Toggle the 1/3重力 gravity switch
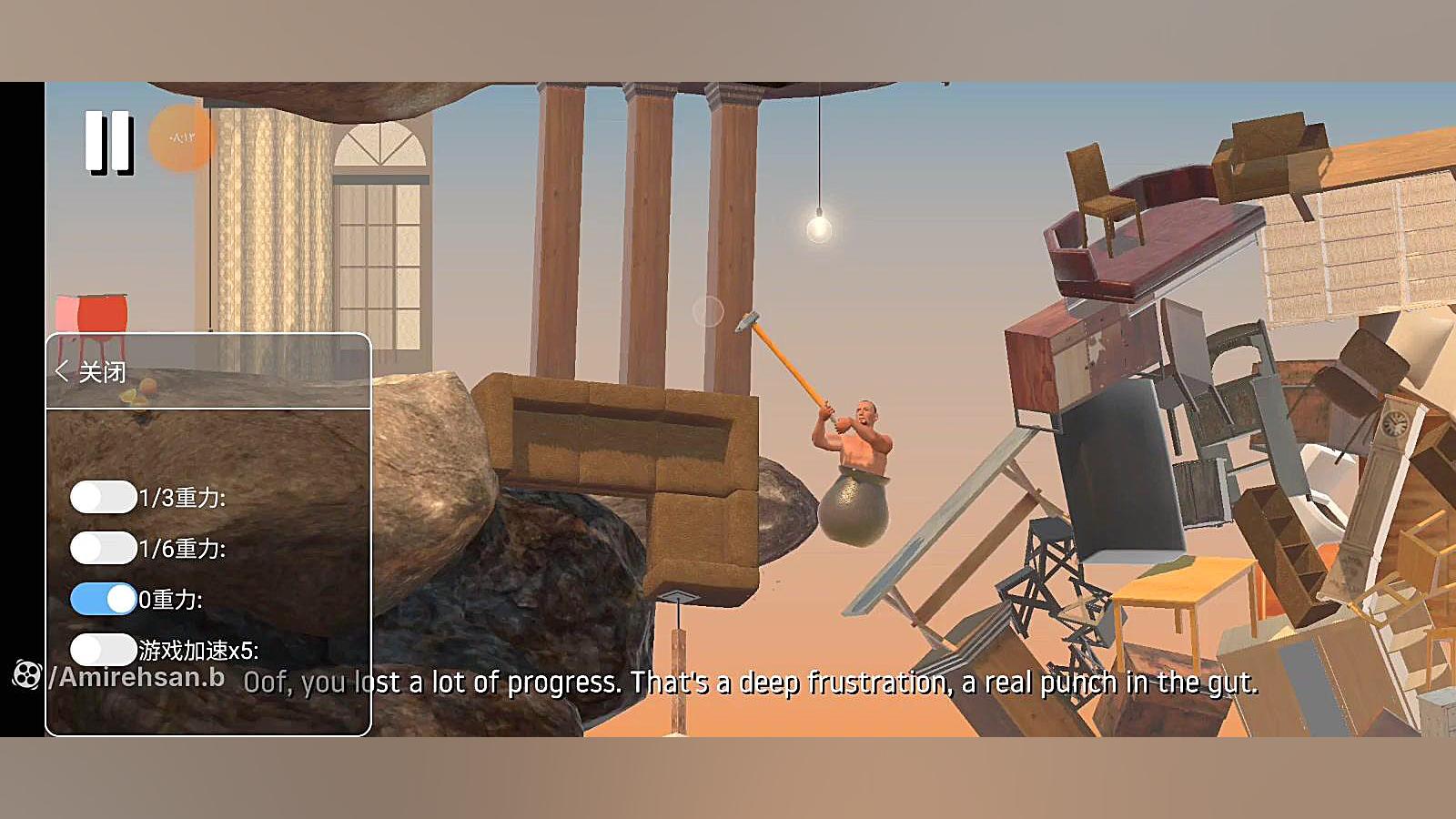Viewport: 1456px width, 819px height. pos(103,497)
